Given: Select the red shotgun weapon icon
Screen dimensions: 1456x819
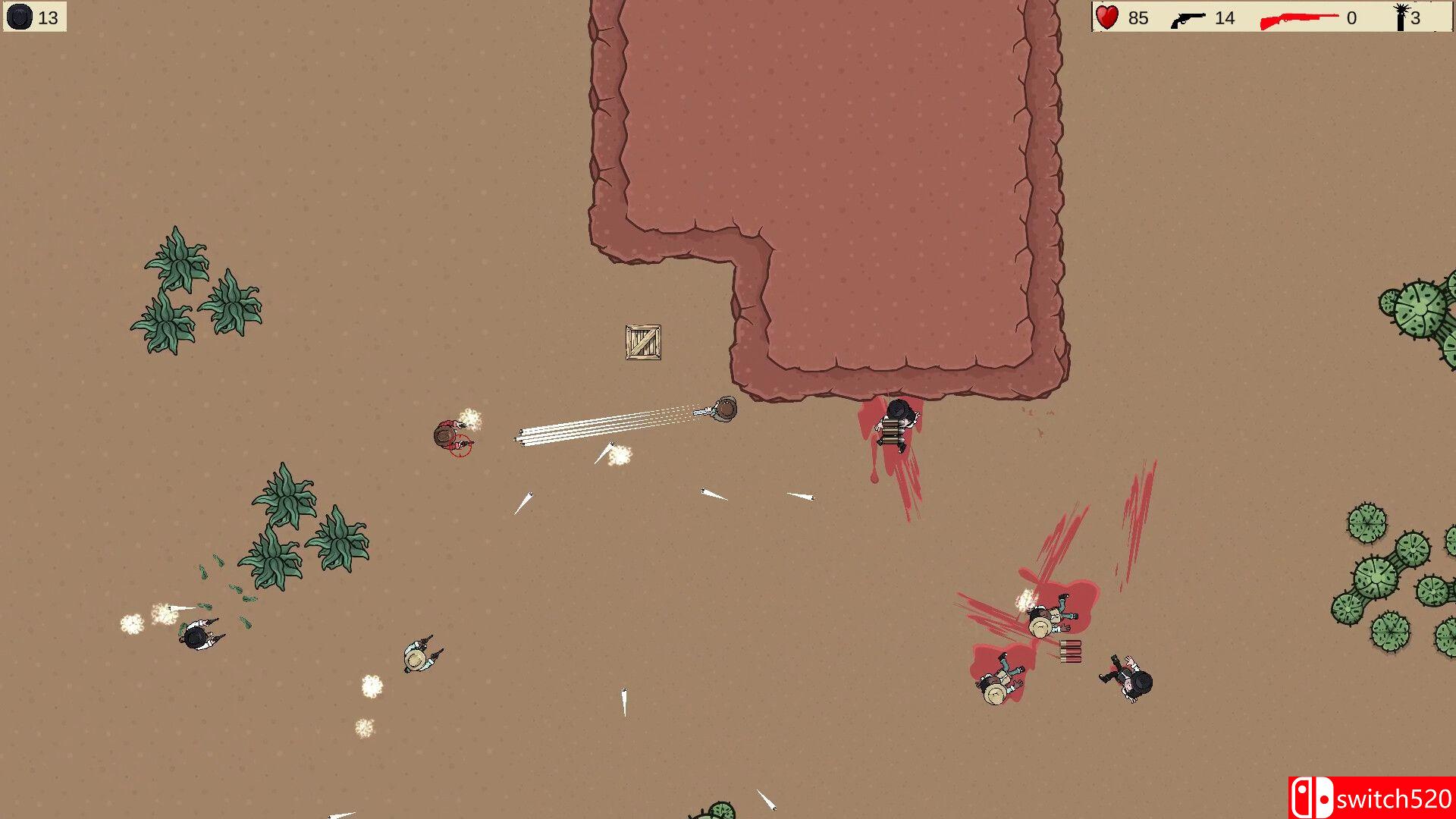Looking at the screenshot, I should 1298,19.
